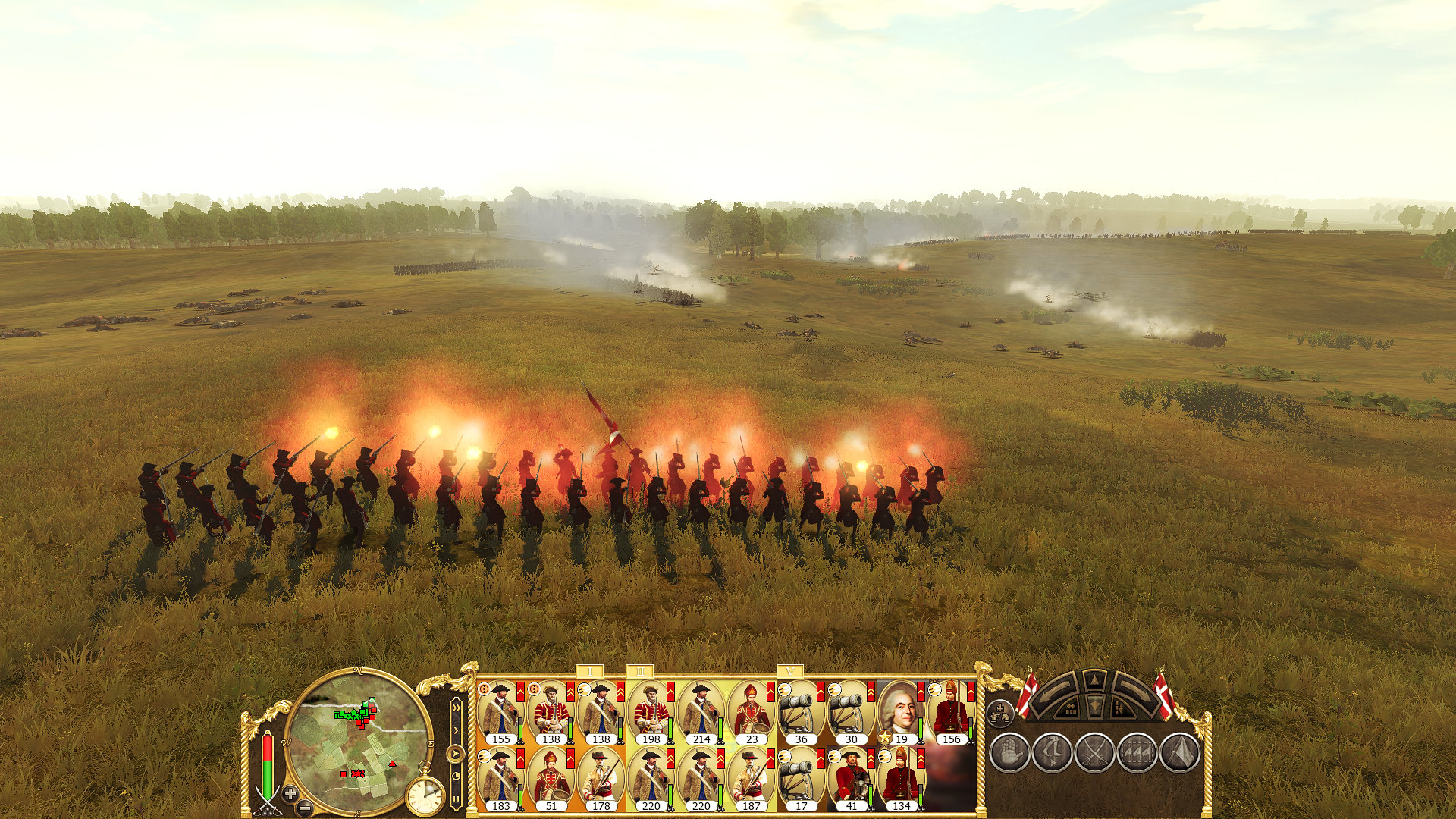This screenshot has width=1456, height=819.
Task: Toggle melee mode crossed sabres button
Action: pyautogui.click(x=1094, y=752)
